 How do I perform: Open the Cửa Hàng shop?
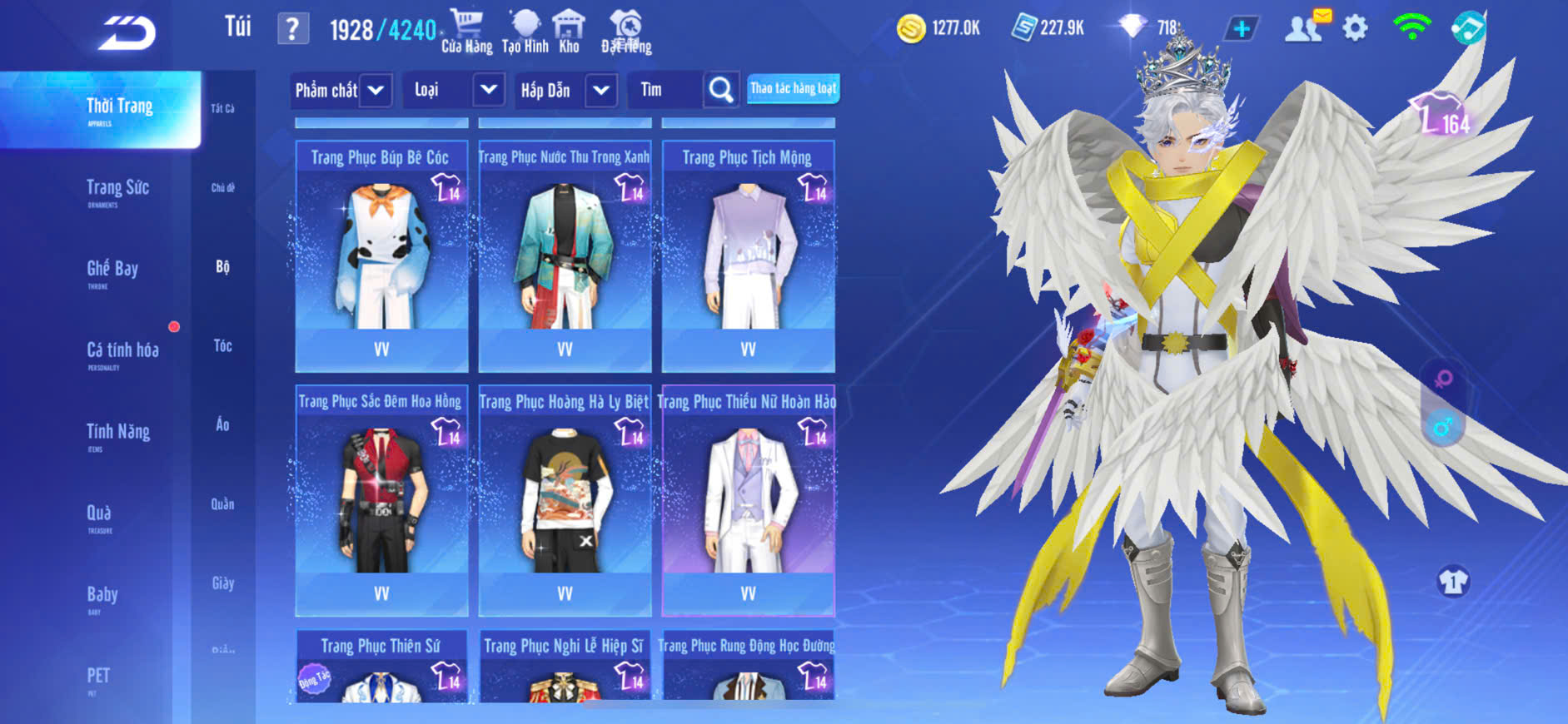466,32
